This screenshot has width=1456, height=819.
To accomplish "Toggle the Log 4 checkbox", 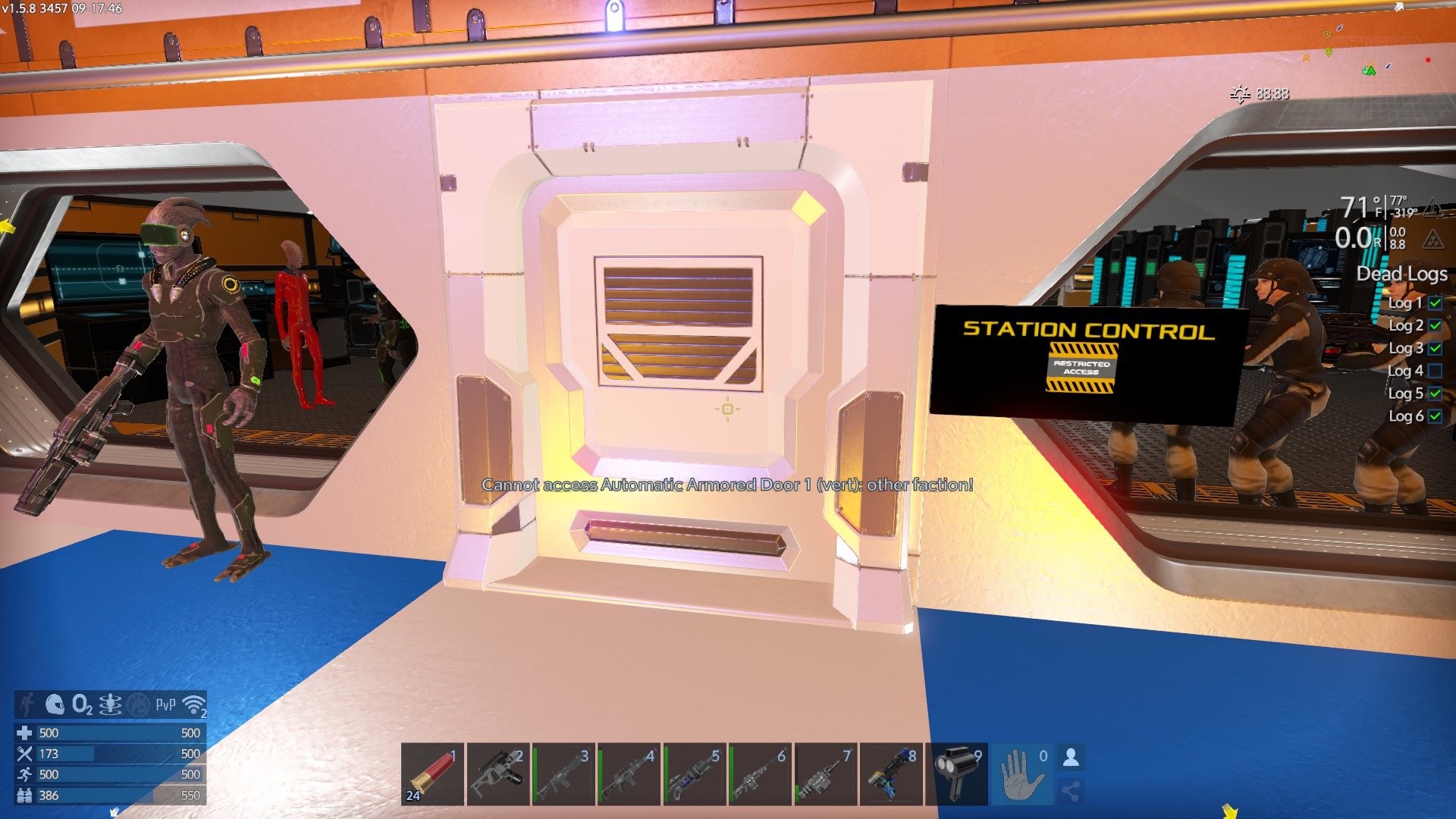I will click(1435, 371).
